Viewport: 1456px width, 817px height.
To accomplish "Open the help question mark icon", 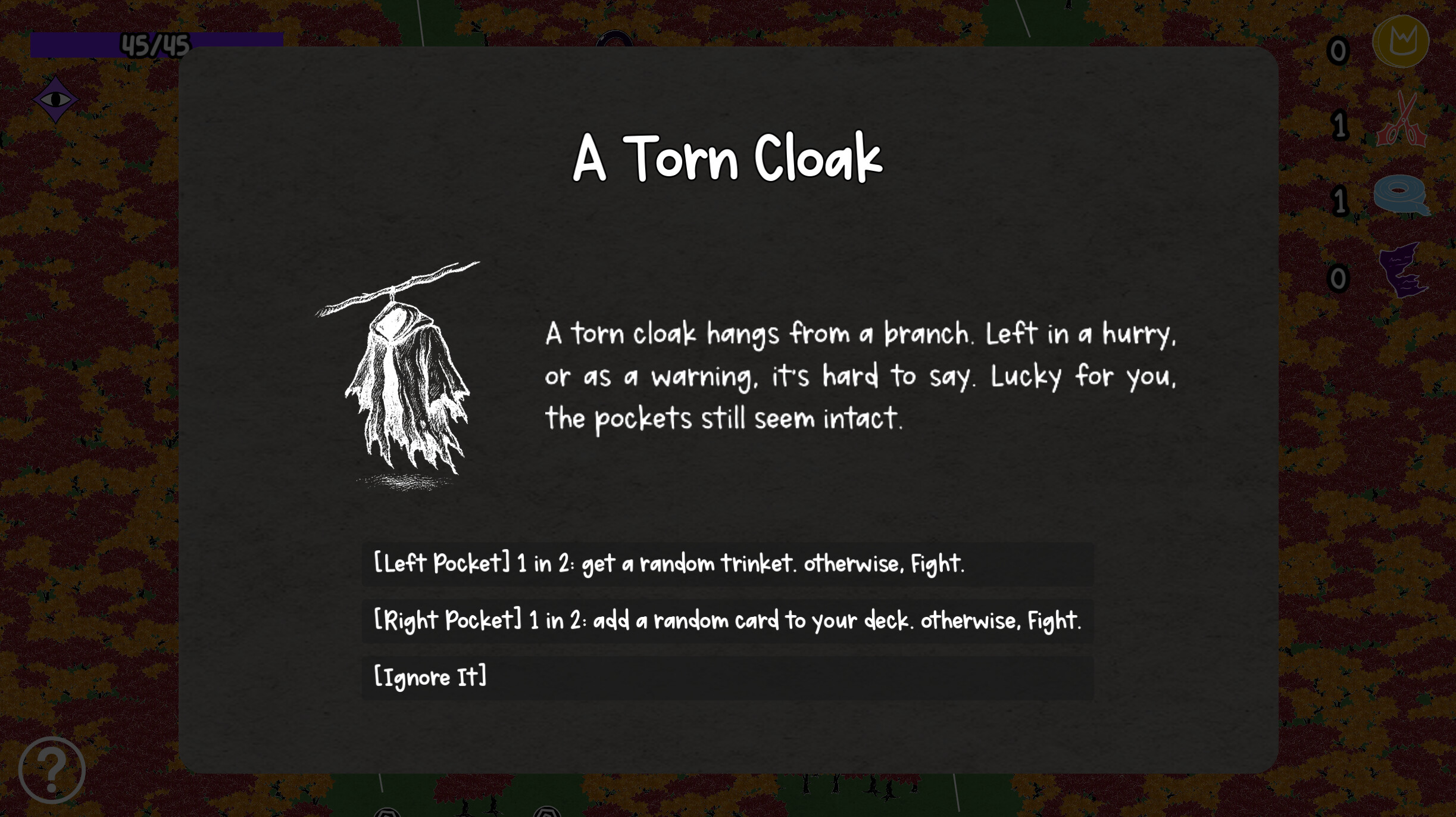I will click(52, 769).
